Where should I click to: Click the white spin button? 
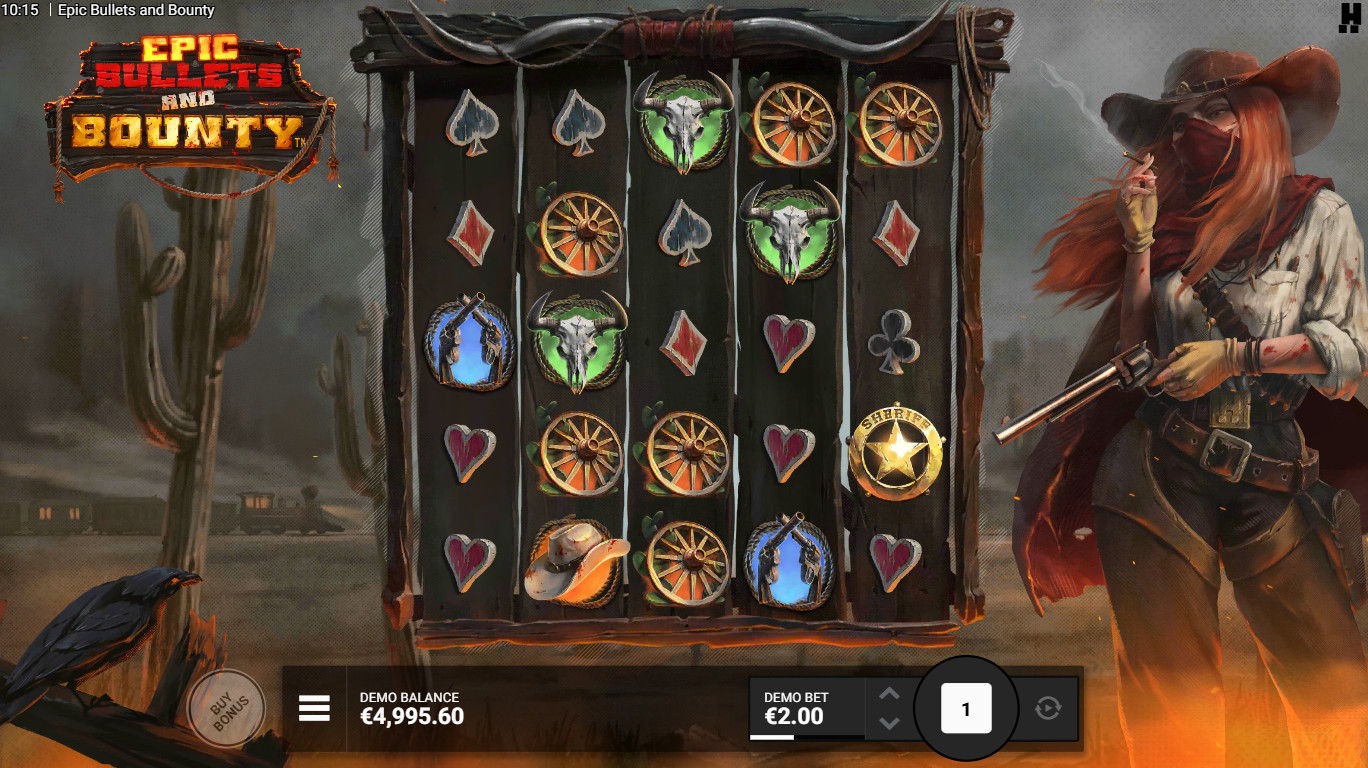966,709
